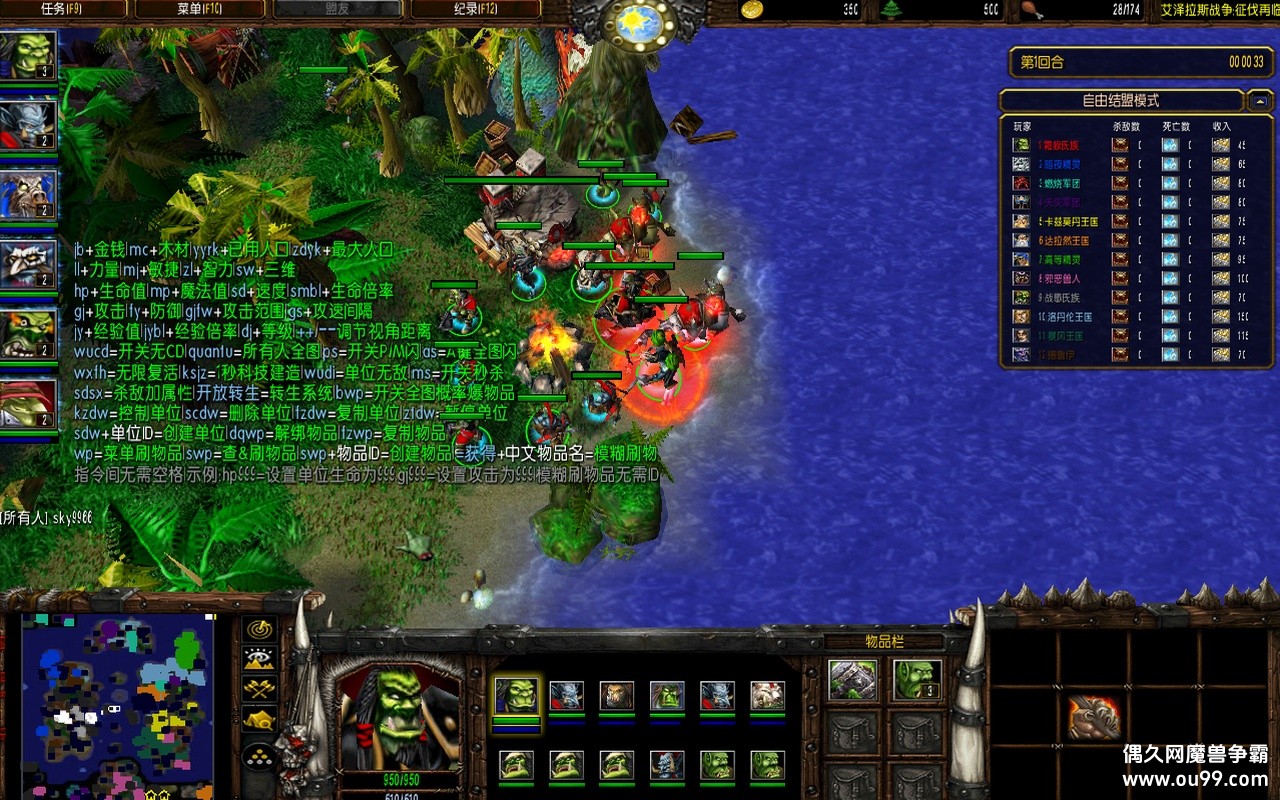Collapse the 自由结盟模式 scoreboard with the arrow button

pyautogui.click(x=1259, y=101)
